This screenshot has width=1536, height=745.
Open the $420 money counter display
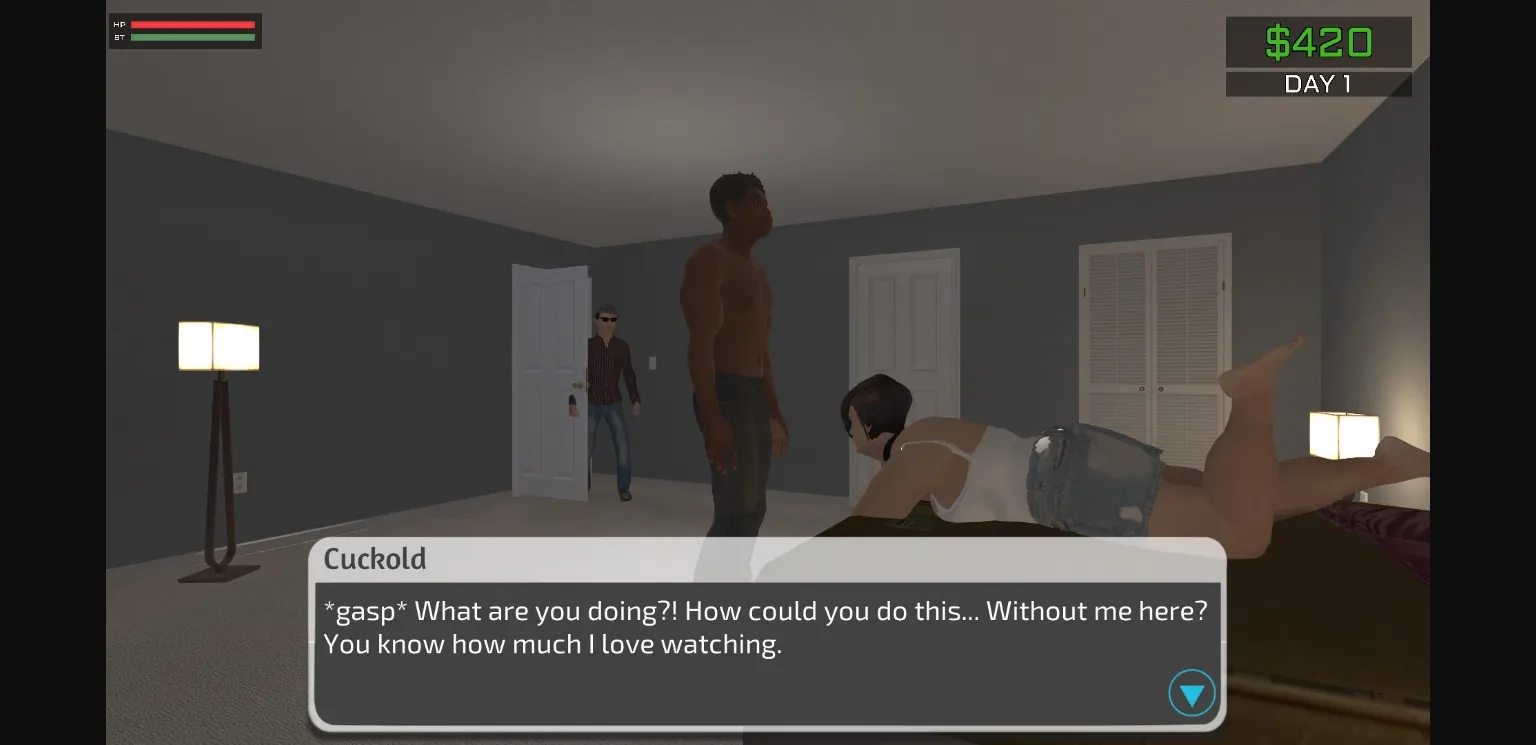(1318, 42)
